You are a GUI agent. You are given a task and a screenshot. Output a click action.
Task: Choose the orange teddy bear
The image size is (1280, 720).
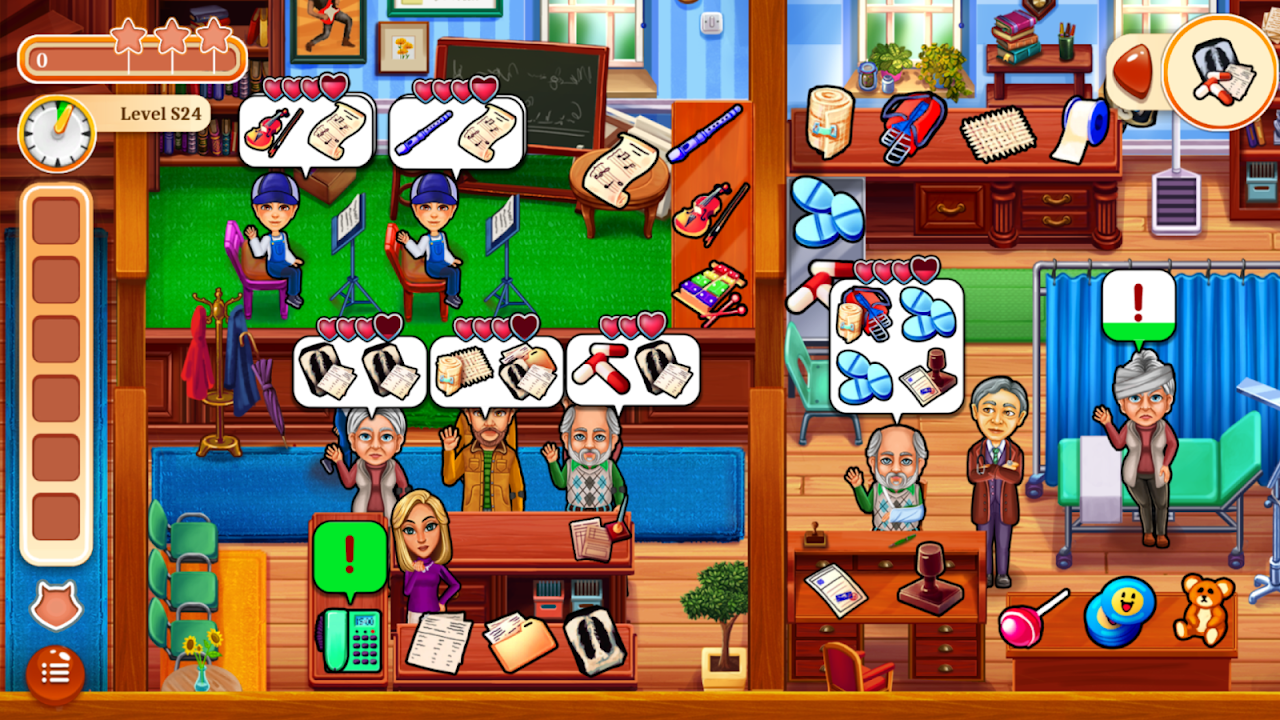point(1202,608)
